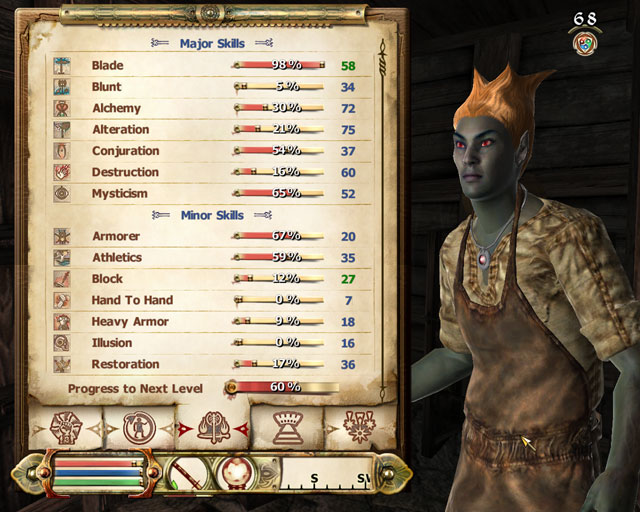Open the Character overview tab

click(66, 428)
